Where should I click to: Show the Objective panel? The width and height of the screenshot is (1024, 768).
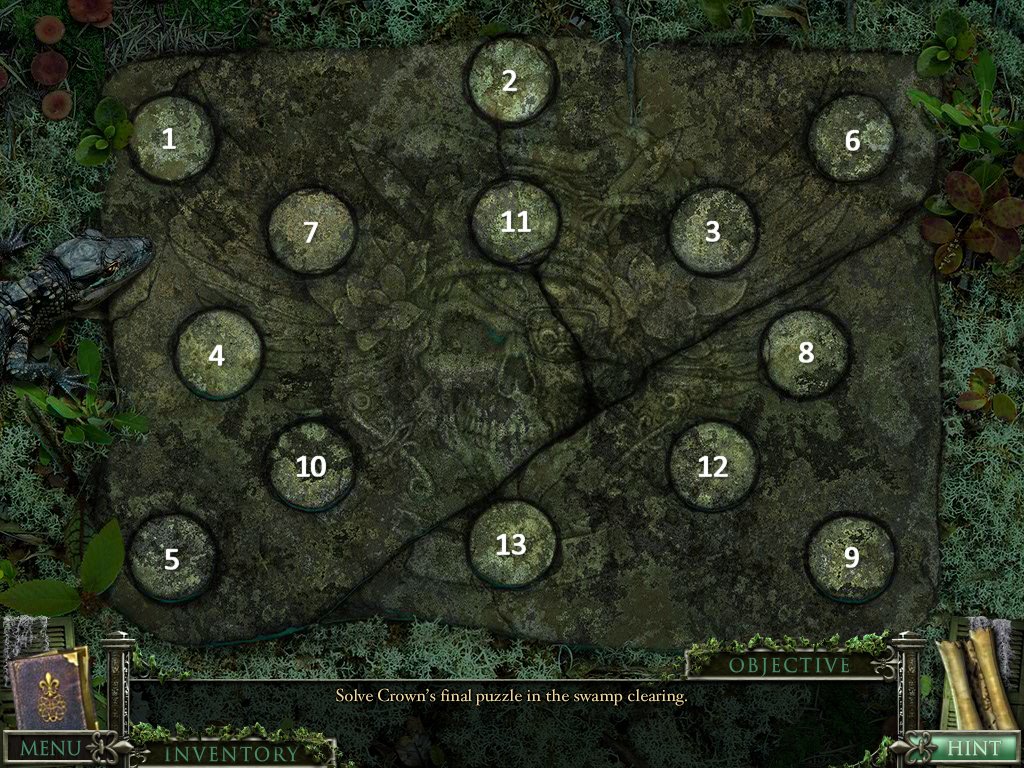click(x=789, y=665)
